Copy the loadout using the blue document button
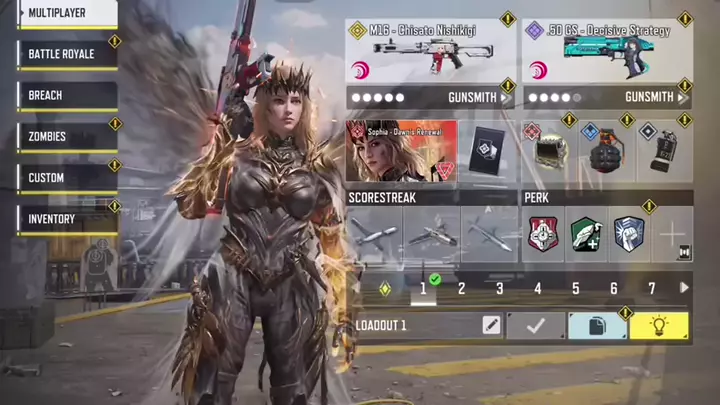 coord(596,325)
